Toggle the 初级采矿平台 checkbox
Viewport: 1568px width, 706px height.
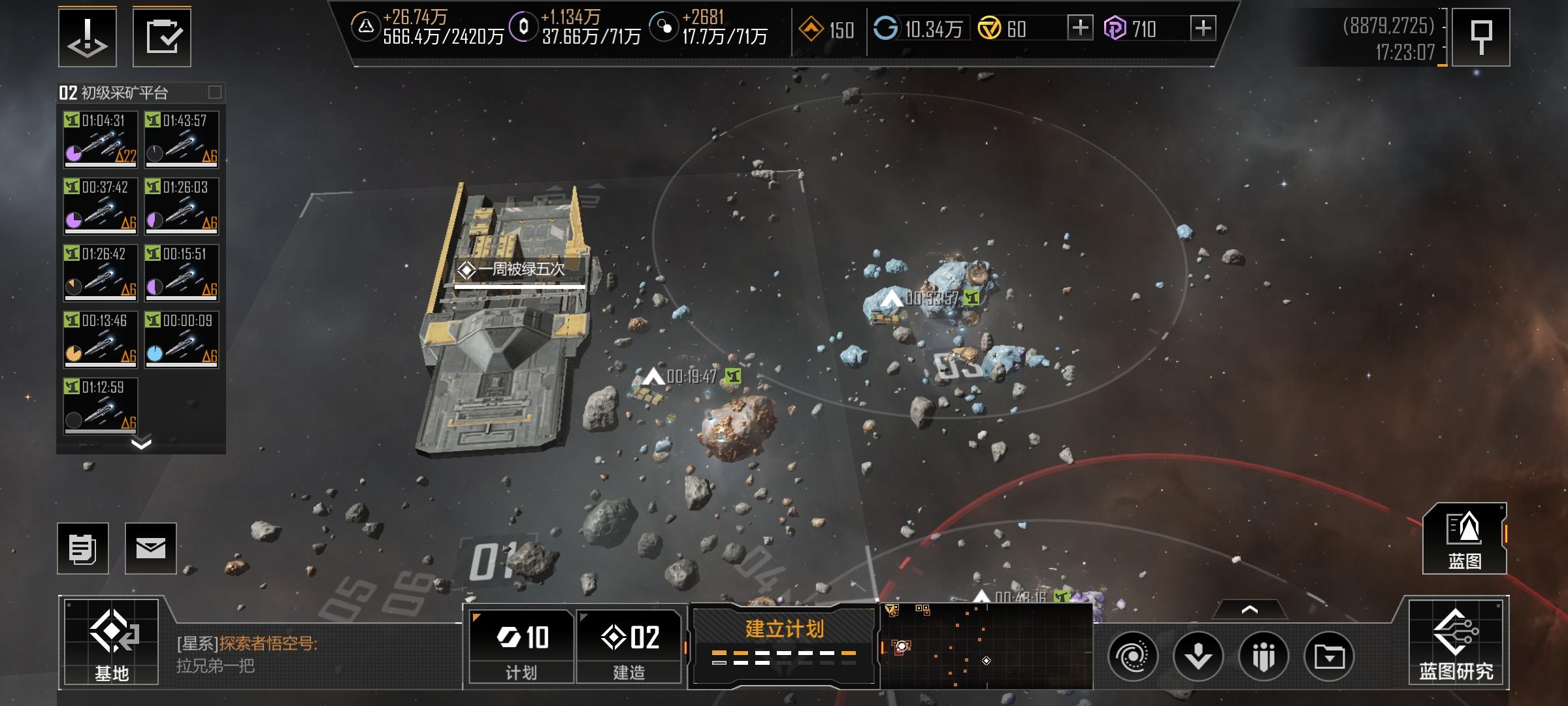coord(215,92)
